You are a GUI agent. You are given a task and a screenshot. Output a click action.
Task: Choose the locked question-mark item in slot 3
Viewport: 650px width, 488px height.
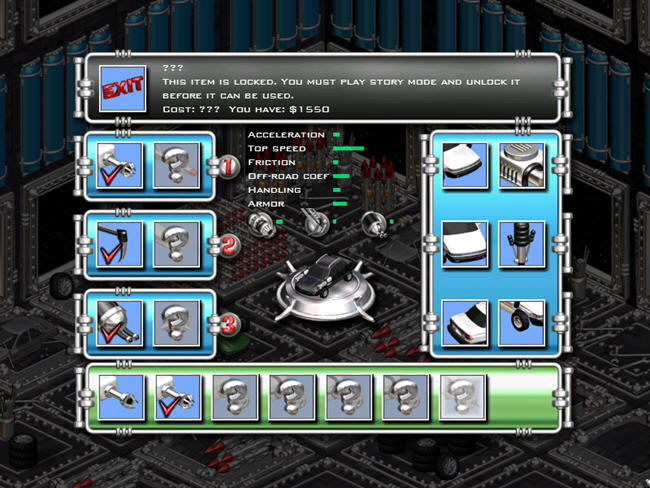178,323
